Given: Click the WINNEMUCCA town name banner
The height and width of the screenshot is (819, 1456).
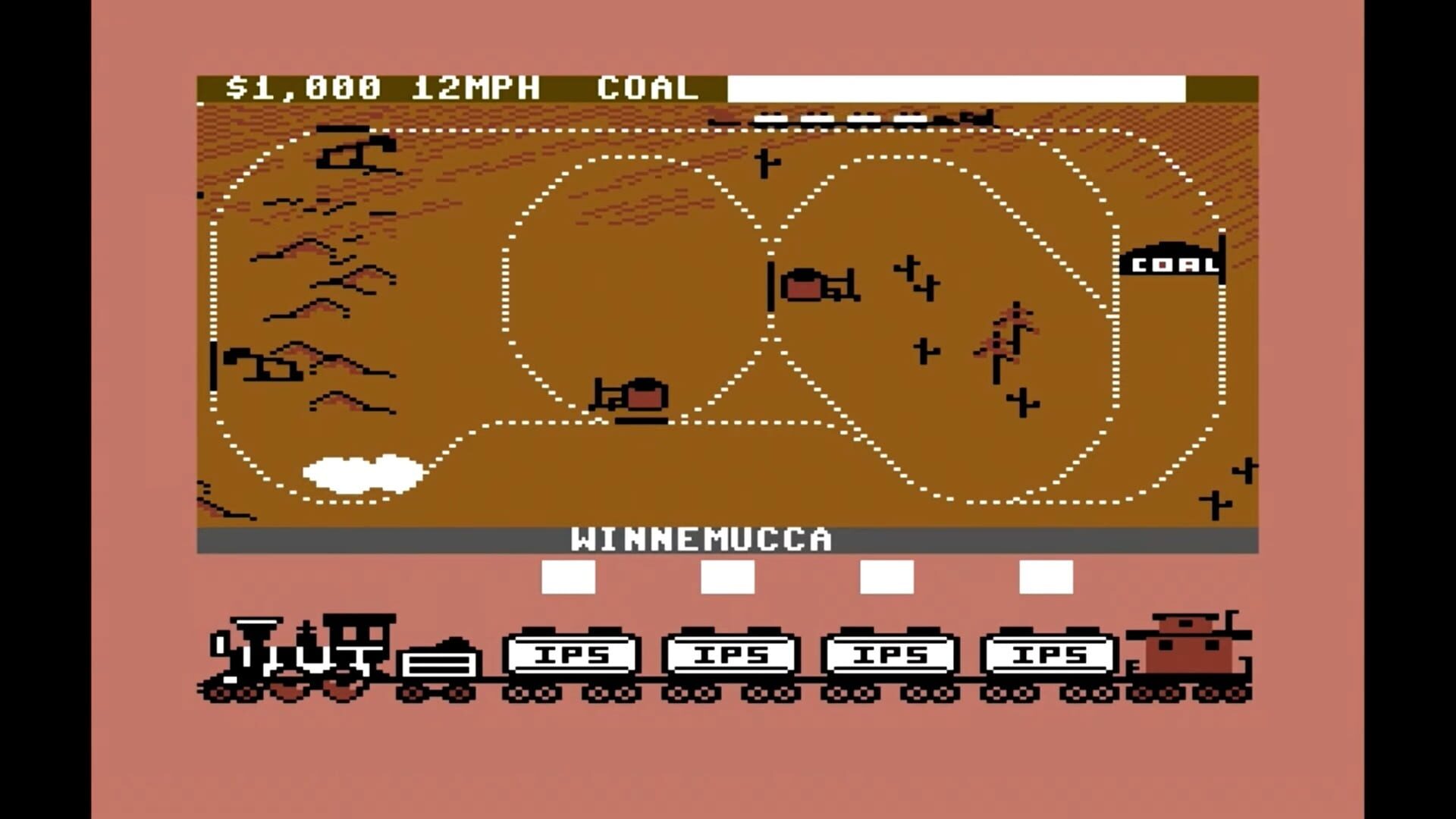Looking at the screenshot, I should tap(705, 540).
